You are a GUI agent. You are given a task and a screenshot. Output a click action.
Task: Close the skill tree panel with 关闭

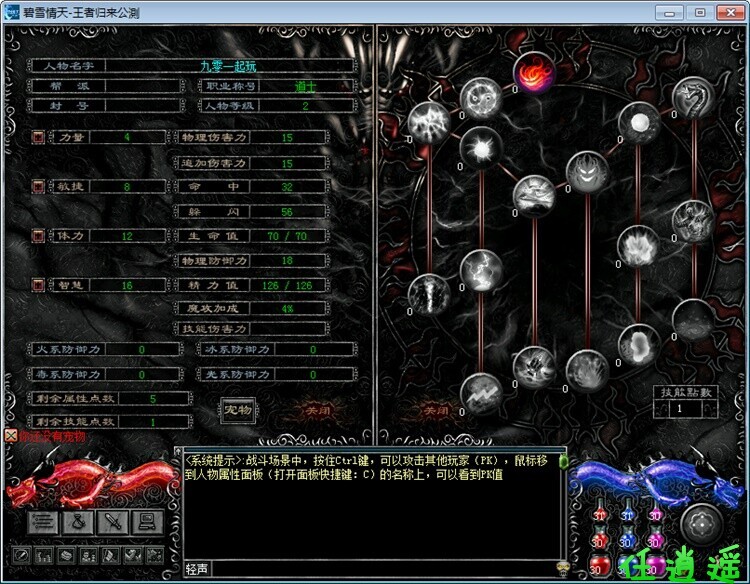(x=436, y=410)
